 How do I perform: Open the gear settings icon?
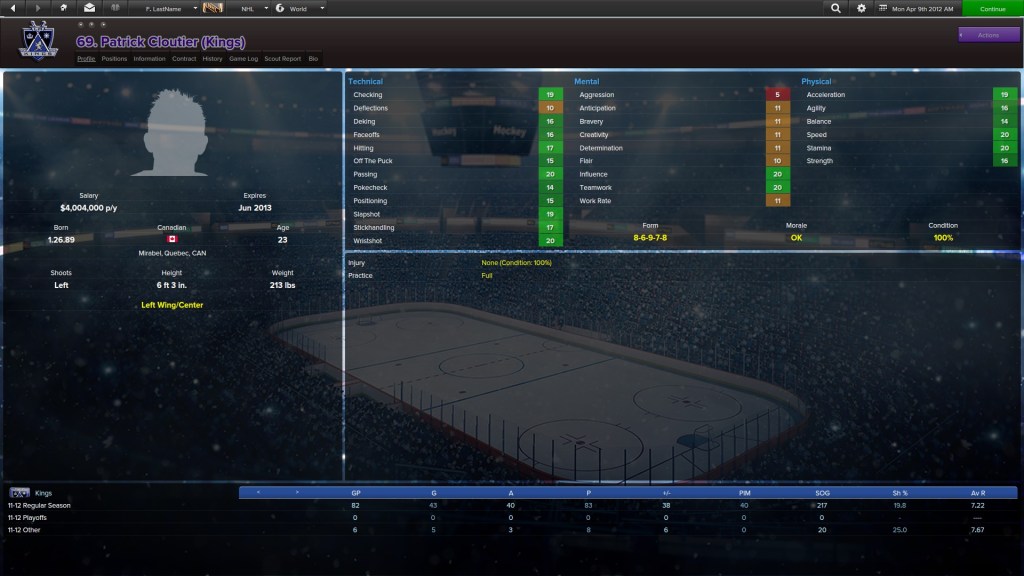[862, 8]
